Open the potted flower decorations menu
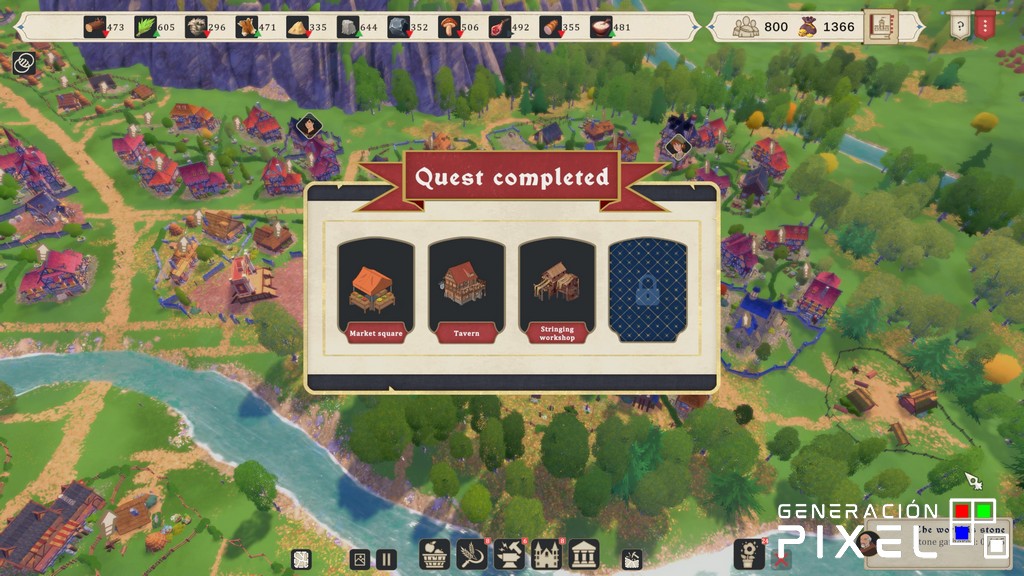 pos(749,553)
